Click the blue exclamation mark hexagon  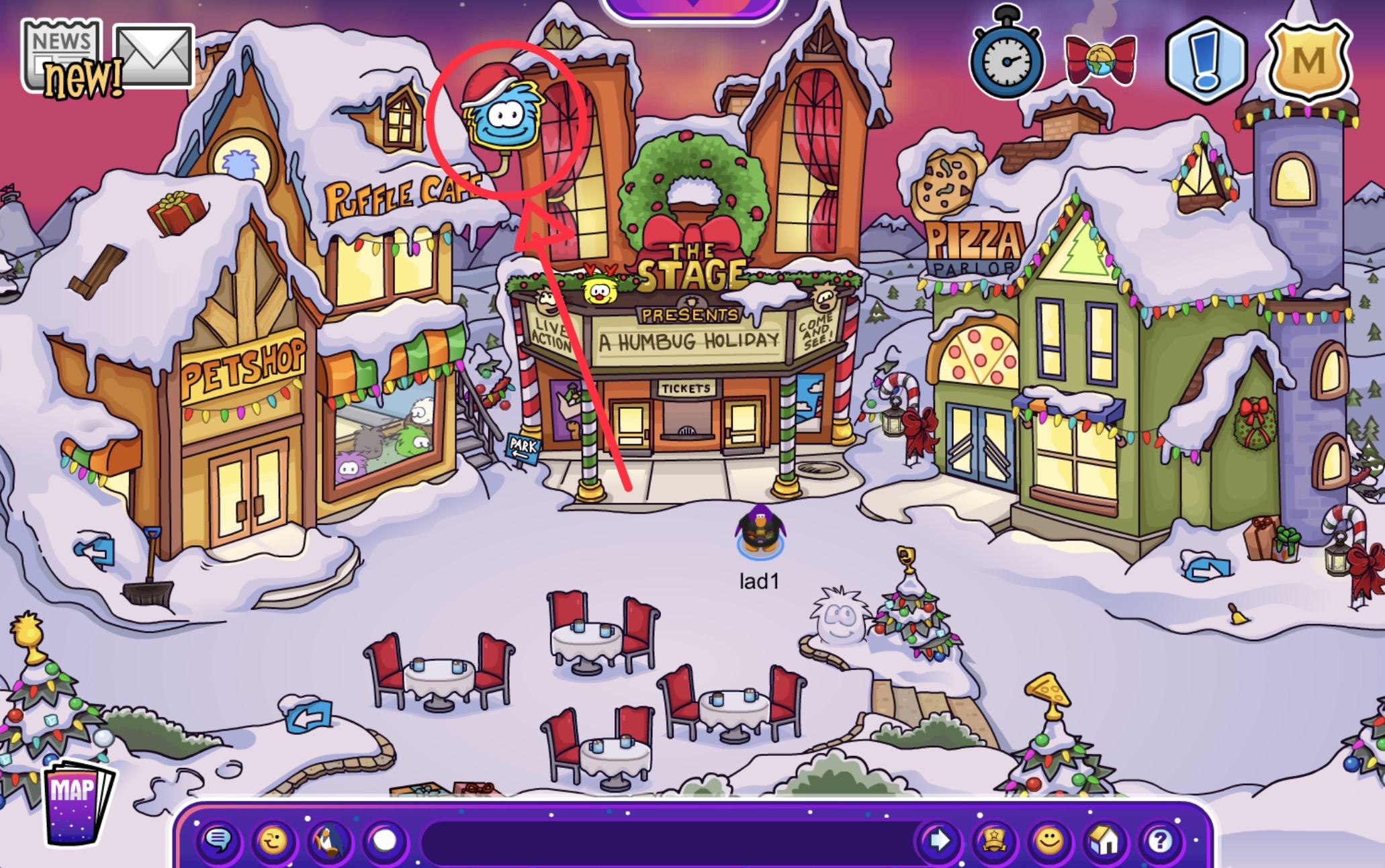point(1207,60)
